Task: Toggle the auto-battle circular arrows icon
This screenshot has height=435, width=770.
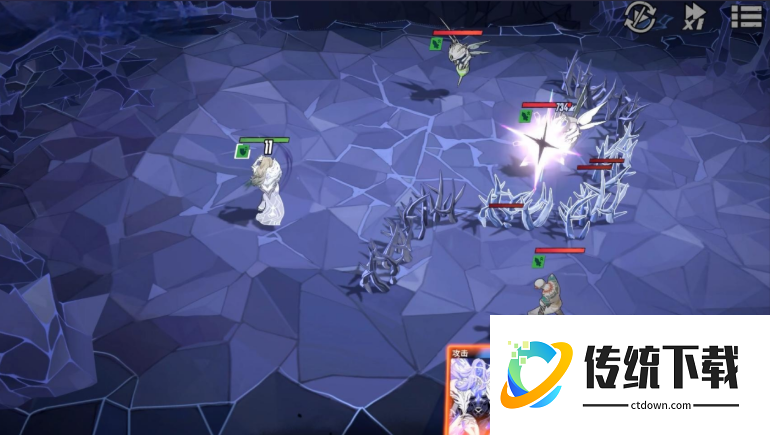Action: click(x=640, y=16)
